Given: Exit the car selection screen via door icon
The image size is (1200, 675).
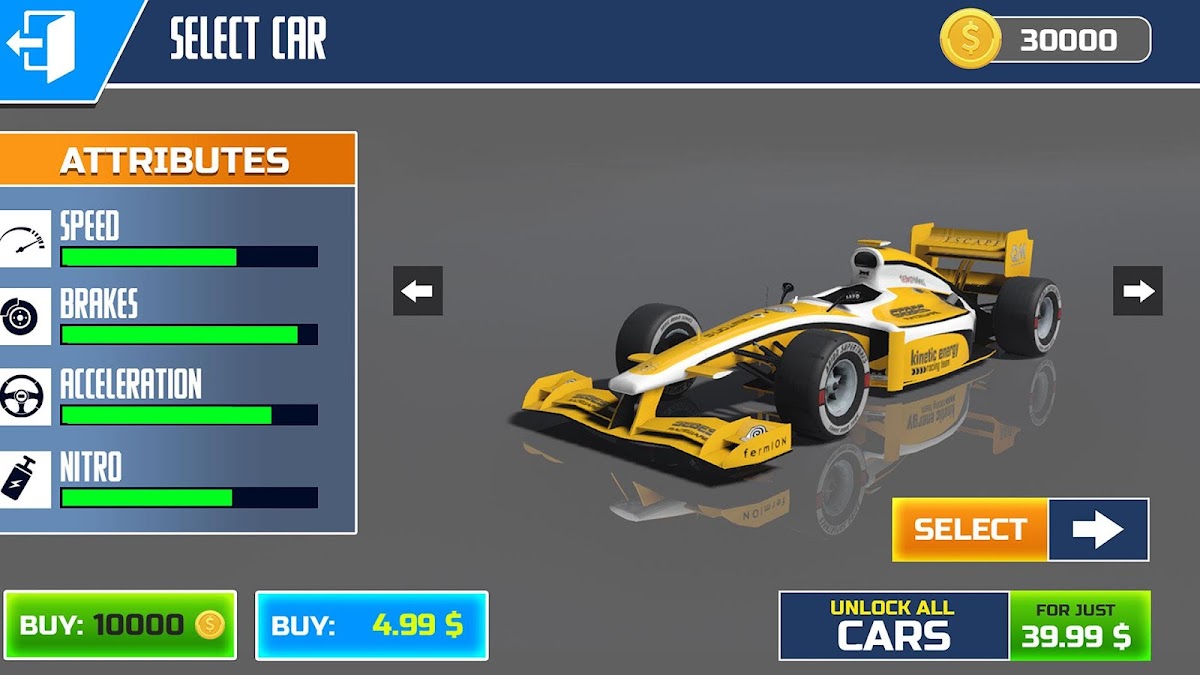Looking at the screenshot, I should pos(44,45).
